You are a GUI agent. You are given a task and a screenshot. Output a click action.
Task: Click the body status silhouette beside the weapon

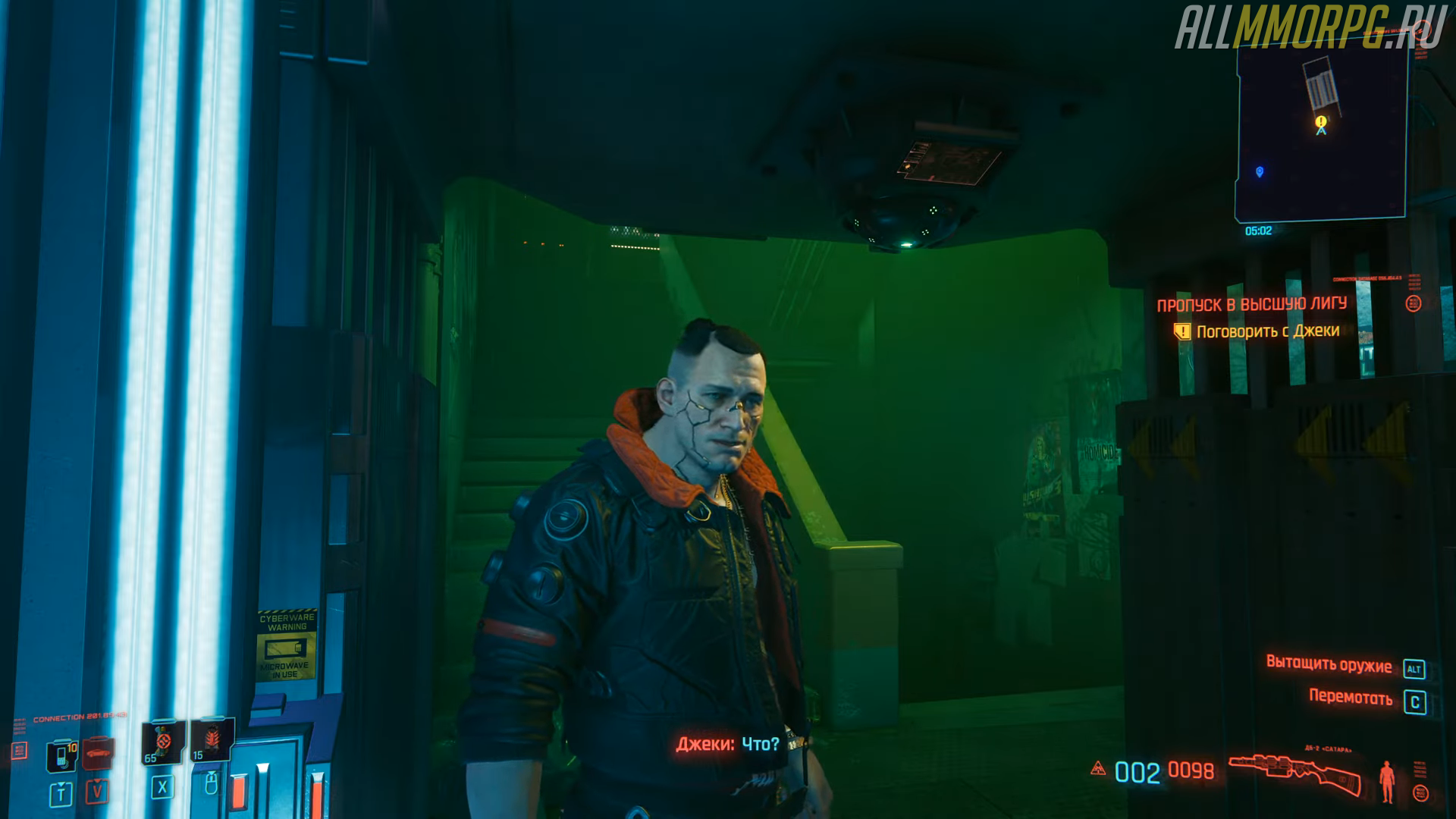point(1387,780)
